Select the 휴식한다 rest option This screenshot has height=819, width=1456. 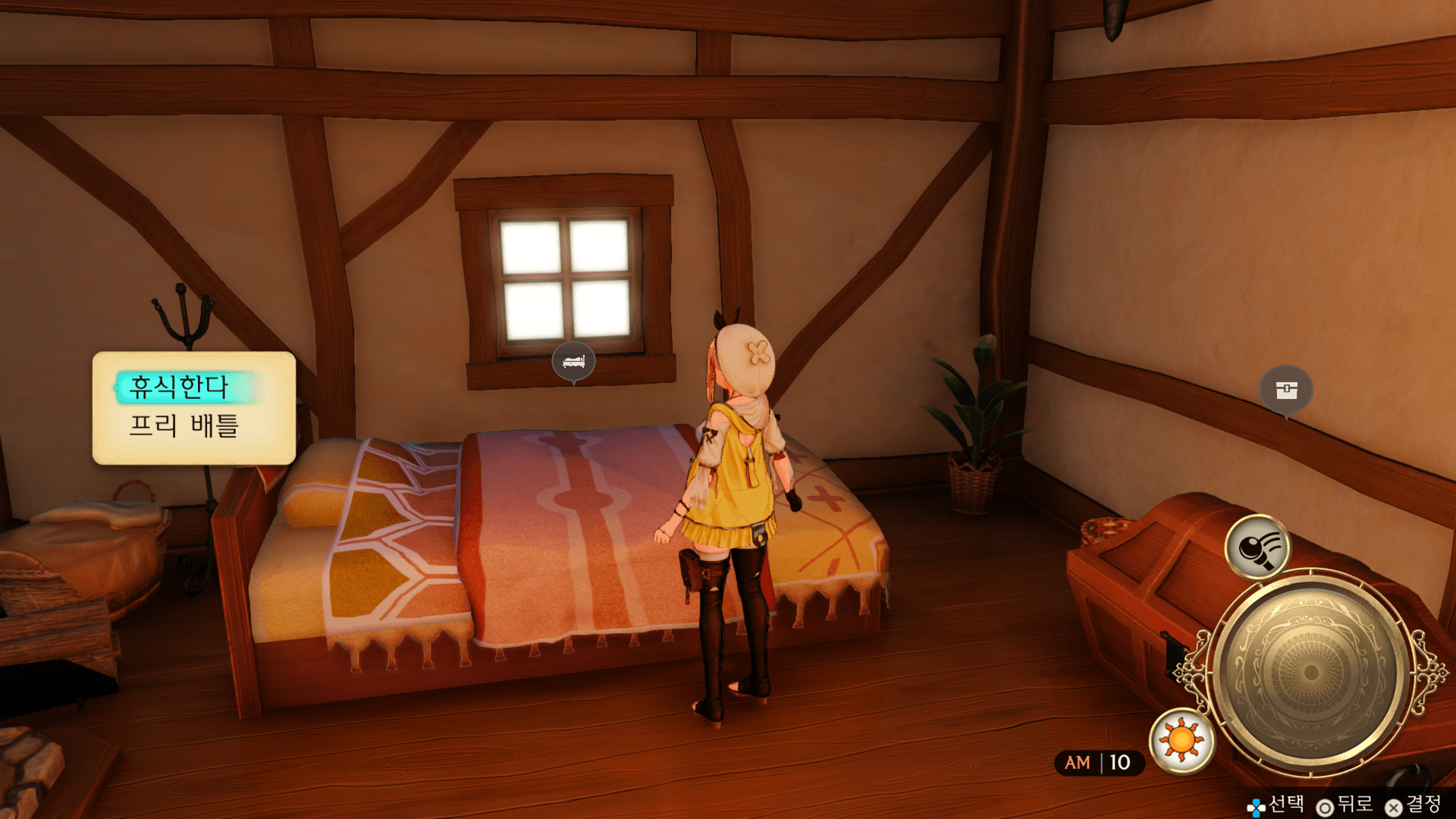tap(180, 388)
